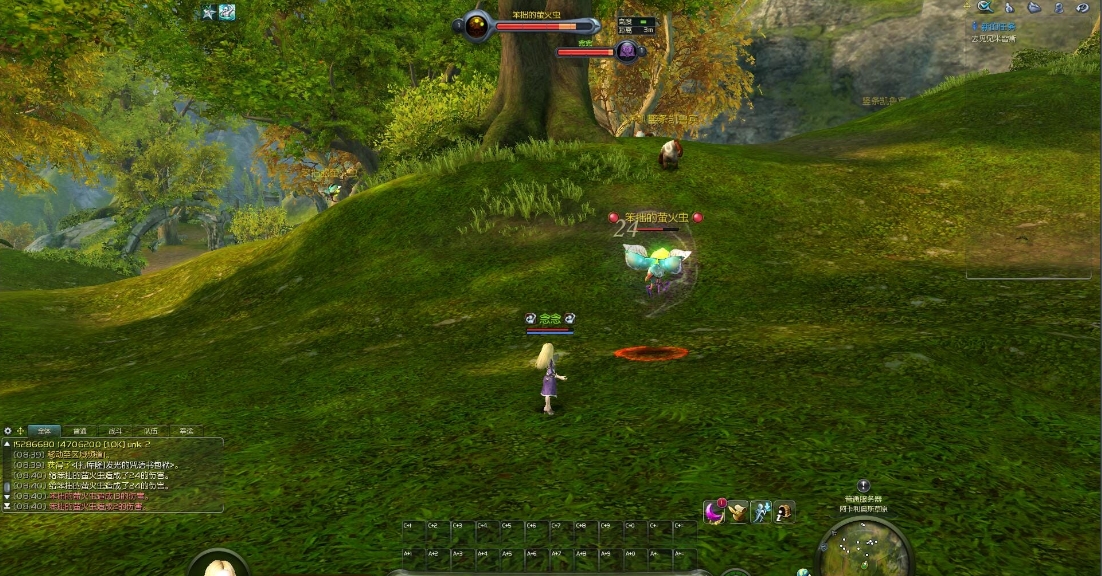Click the magnifier checkmark quest icon

point(984,7)
